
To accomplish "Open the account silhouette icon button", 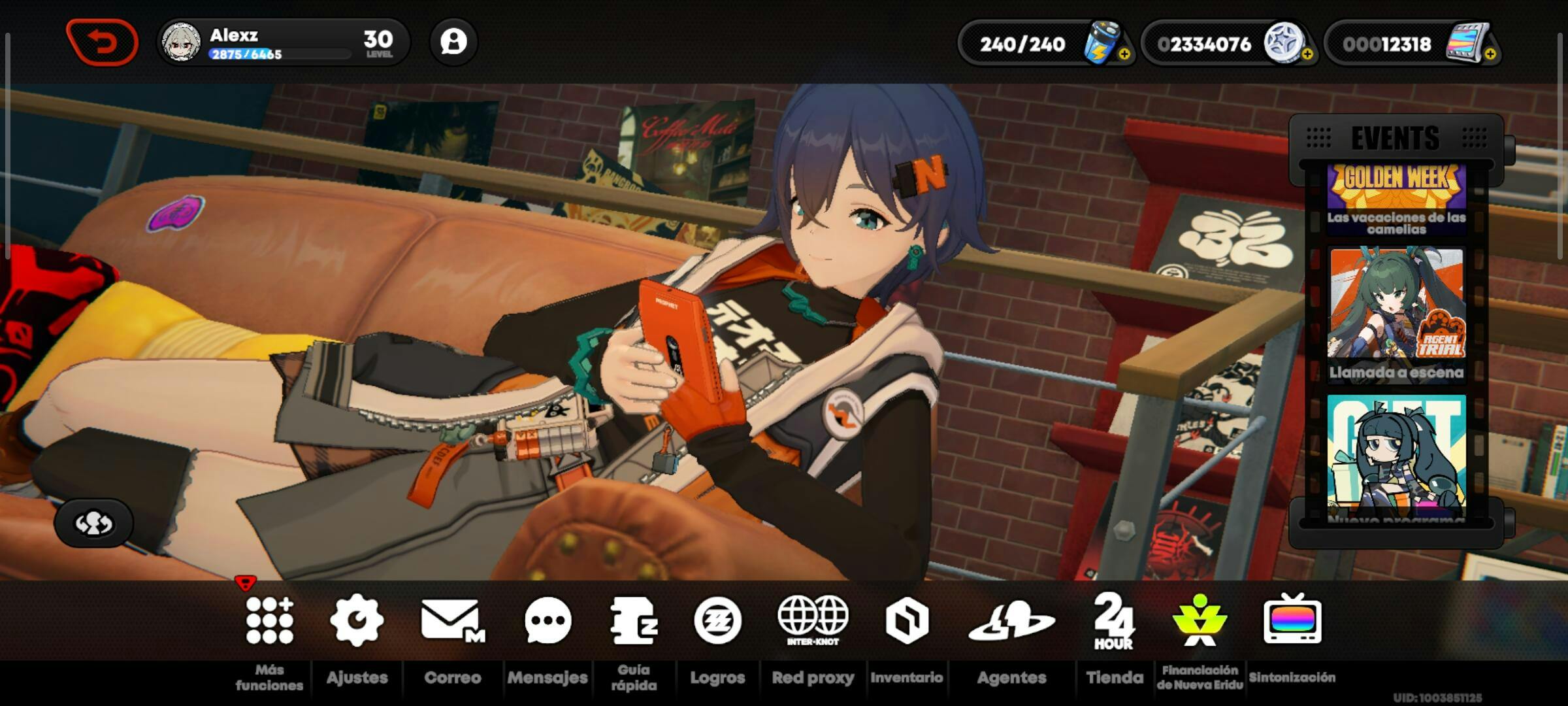I will 453,42.
